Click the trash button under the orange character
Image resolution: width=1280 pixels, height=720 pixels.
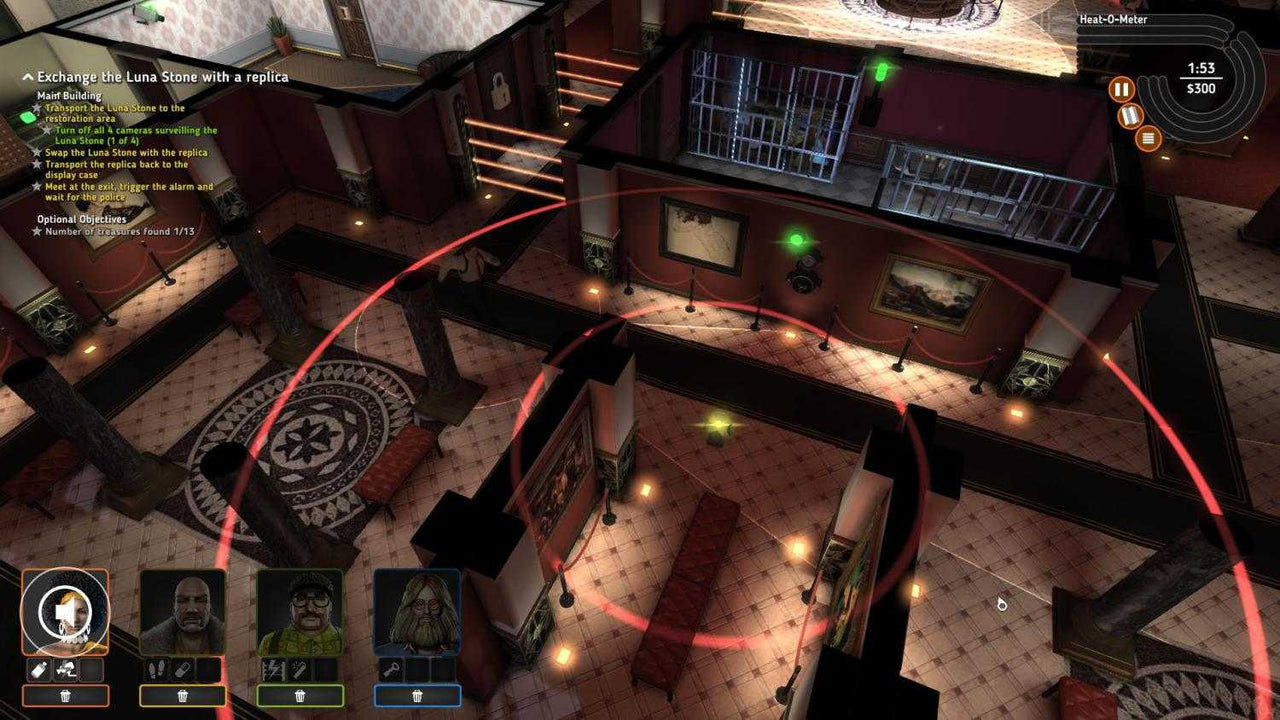[65, 695]
